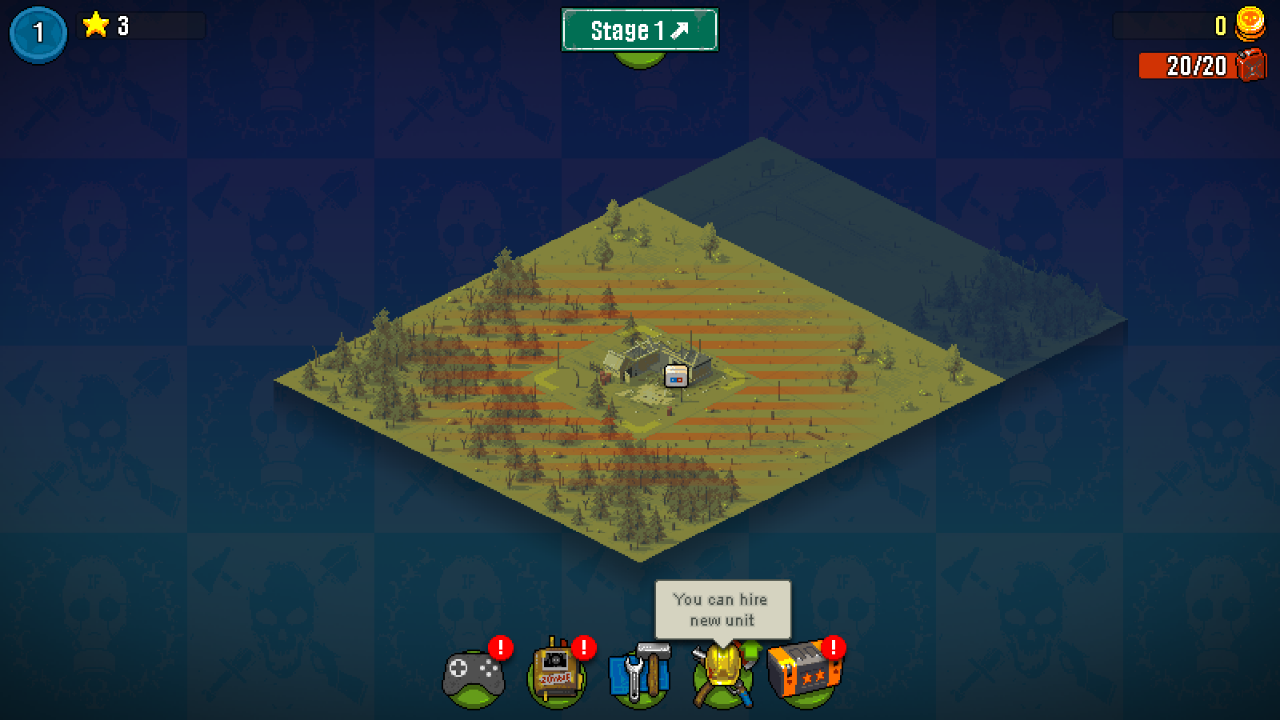1280x720 pixels.
Task: Open the yellow helmet unit hiring menu
Action: 721,675
